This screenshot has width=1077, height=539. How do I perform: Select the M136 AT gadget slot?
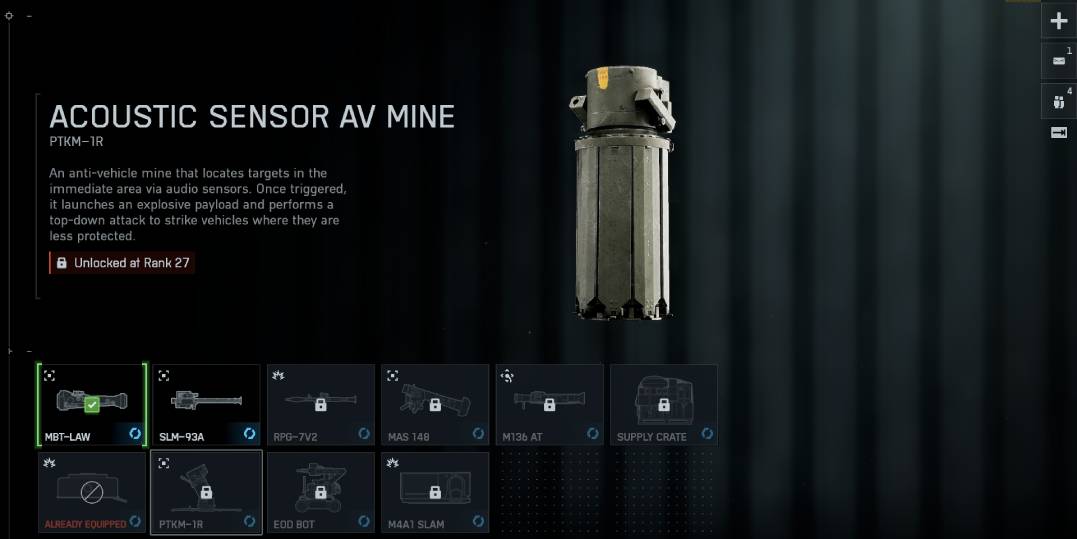[x=549, y=404]
